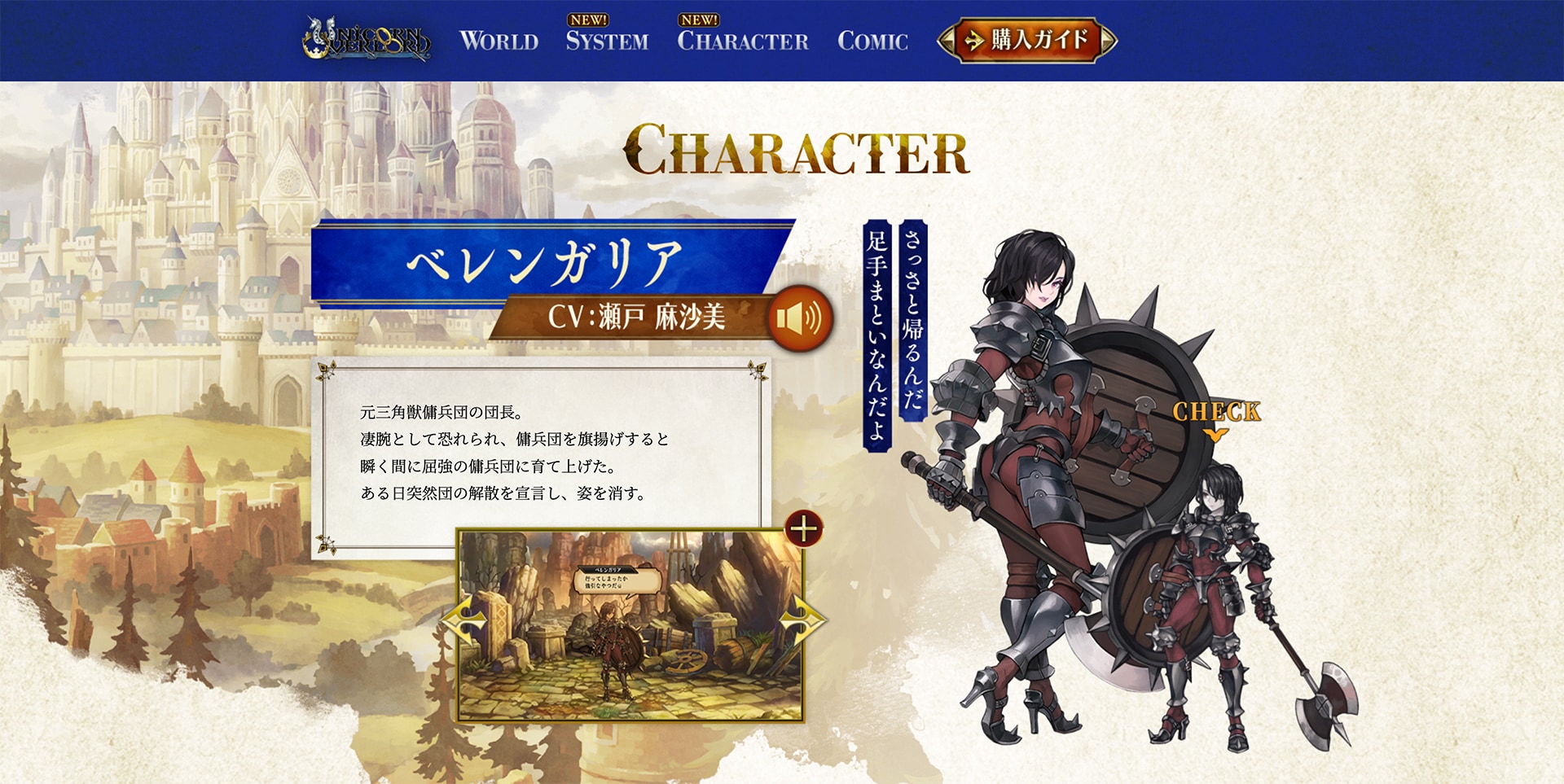Advance to the next gameplay screenshot
Viewport: 1564px width, 784px height.
tap(802, 621)
